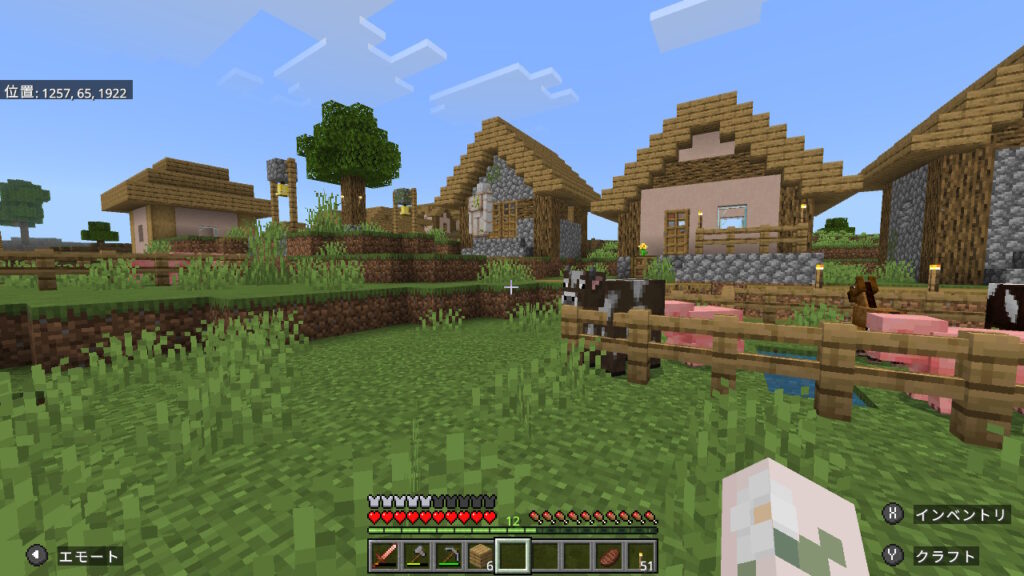Select the axe in the hotbar

coord(417,555)
